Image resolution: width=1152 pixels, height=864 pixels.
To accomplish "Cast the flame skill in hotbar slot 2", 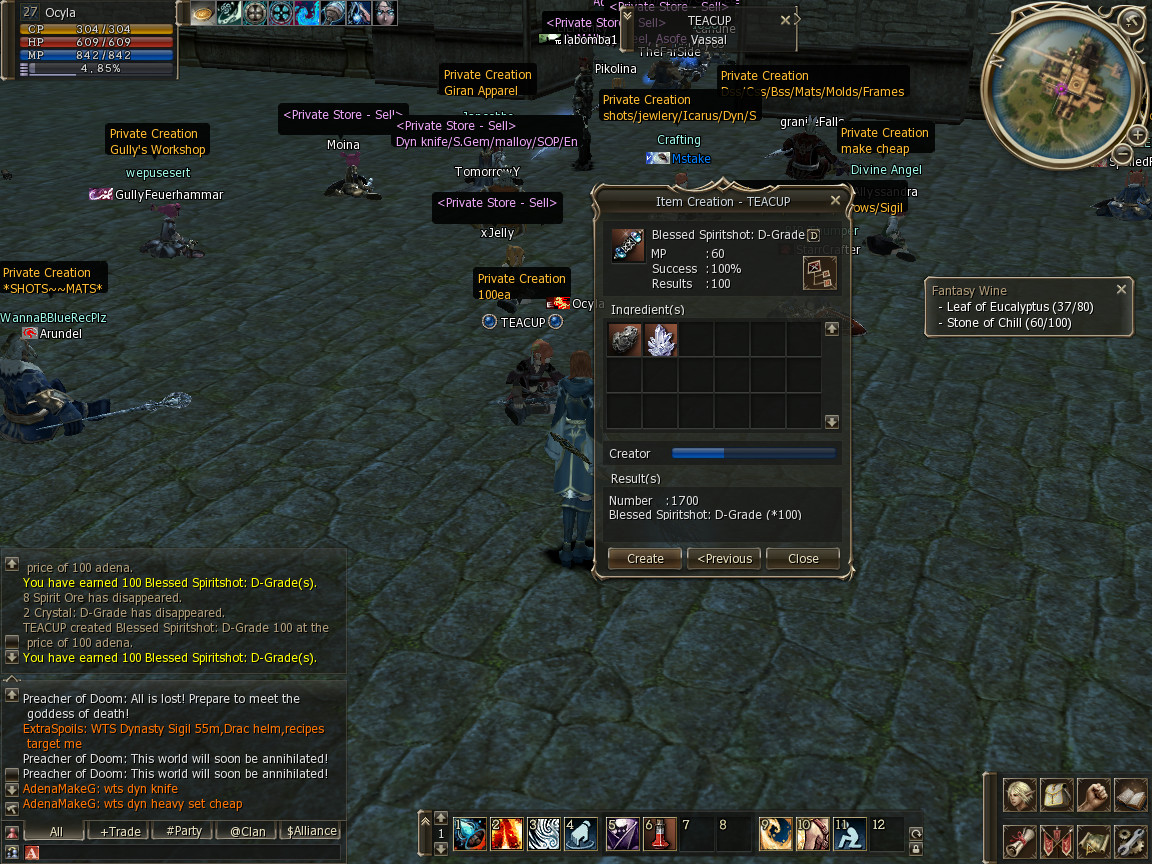I will 505,833.
